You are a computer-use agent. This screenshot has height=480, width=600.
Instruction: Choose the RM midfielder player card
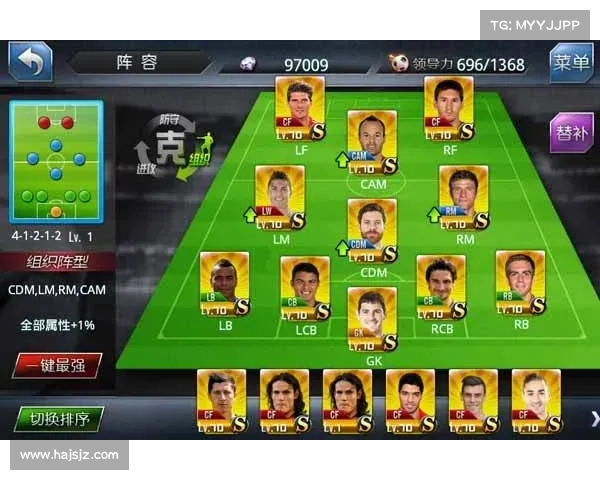point(464,197)
